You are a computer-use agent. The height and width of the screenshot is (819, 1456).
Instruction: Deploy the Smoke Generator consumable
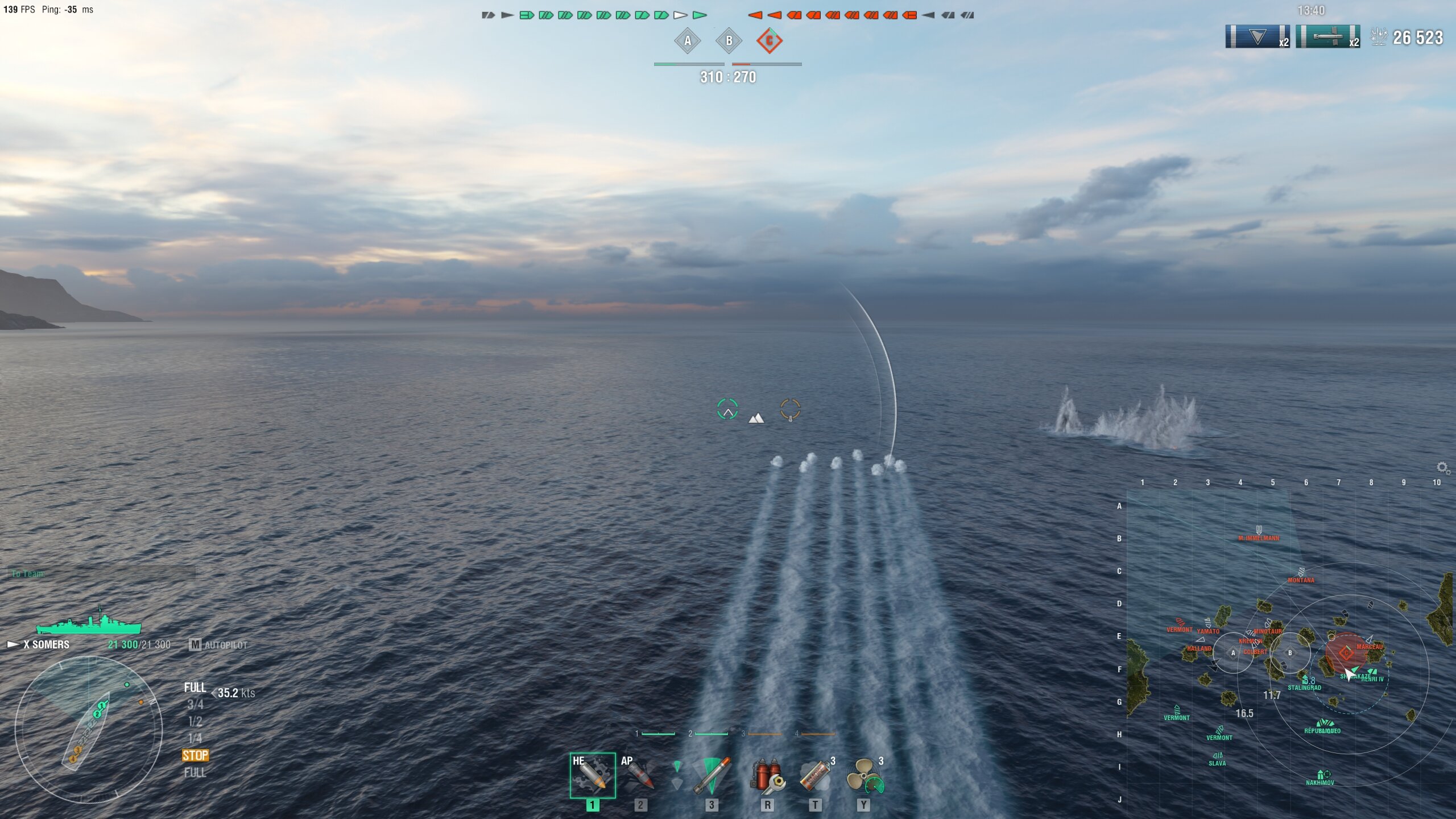click(816, 775)
